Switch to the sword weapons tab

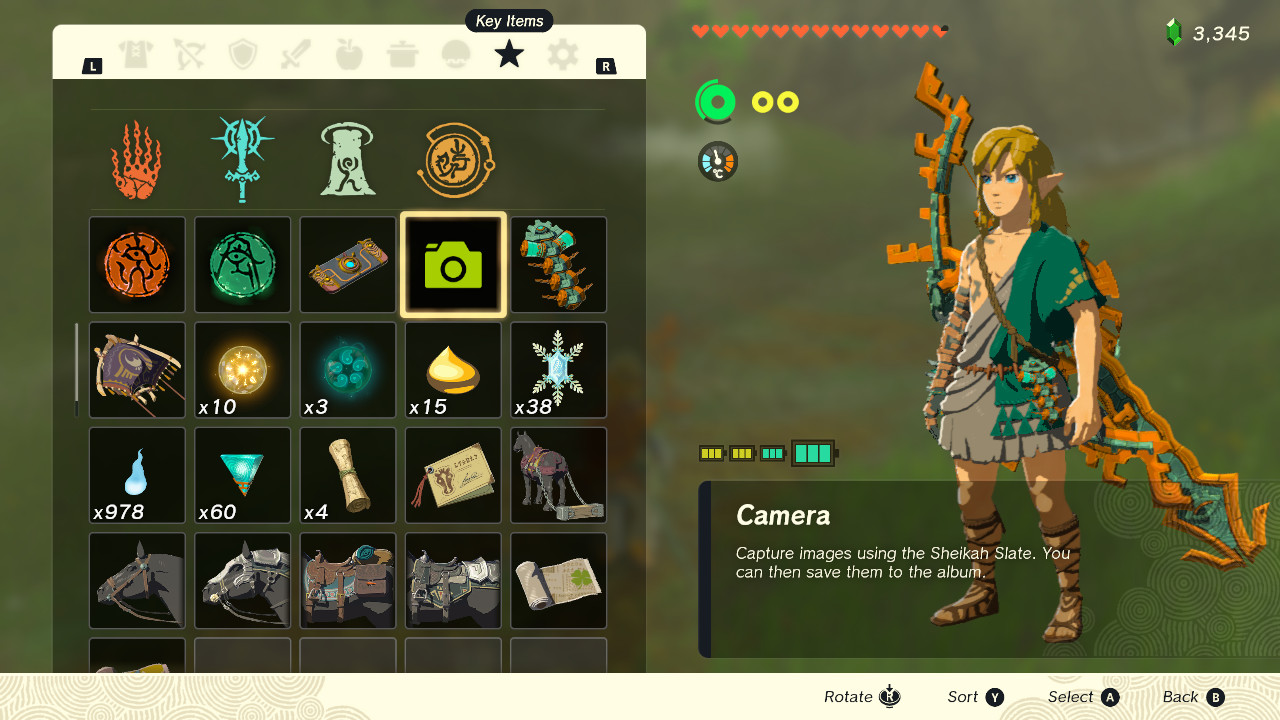(296, 54)
